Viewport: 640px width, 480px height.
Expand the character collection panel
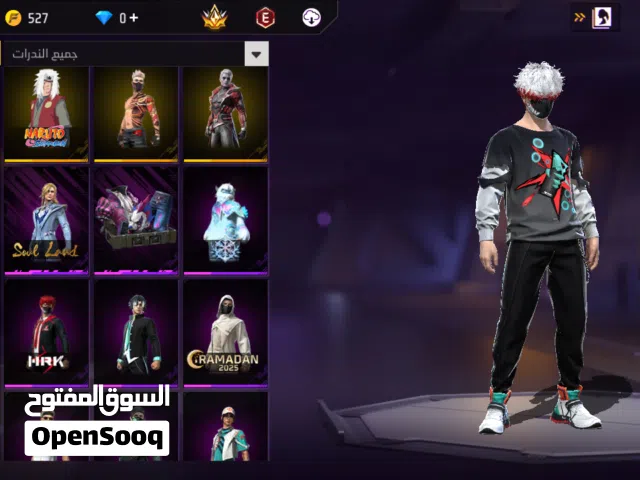click(x=594, y=17)
